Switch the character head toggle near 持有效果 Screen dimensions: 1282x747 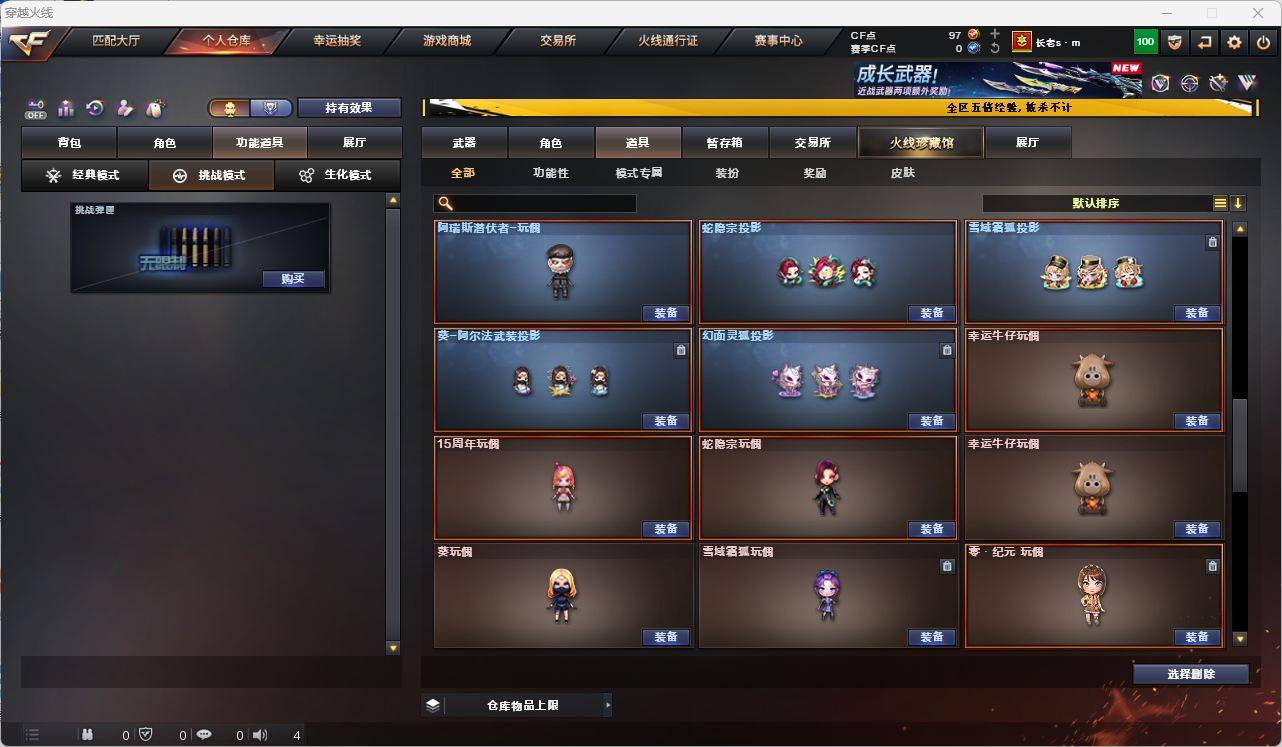tap(231, 106)
